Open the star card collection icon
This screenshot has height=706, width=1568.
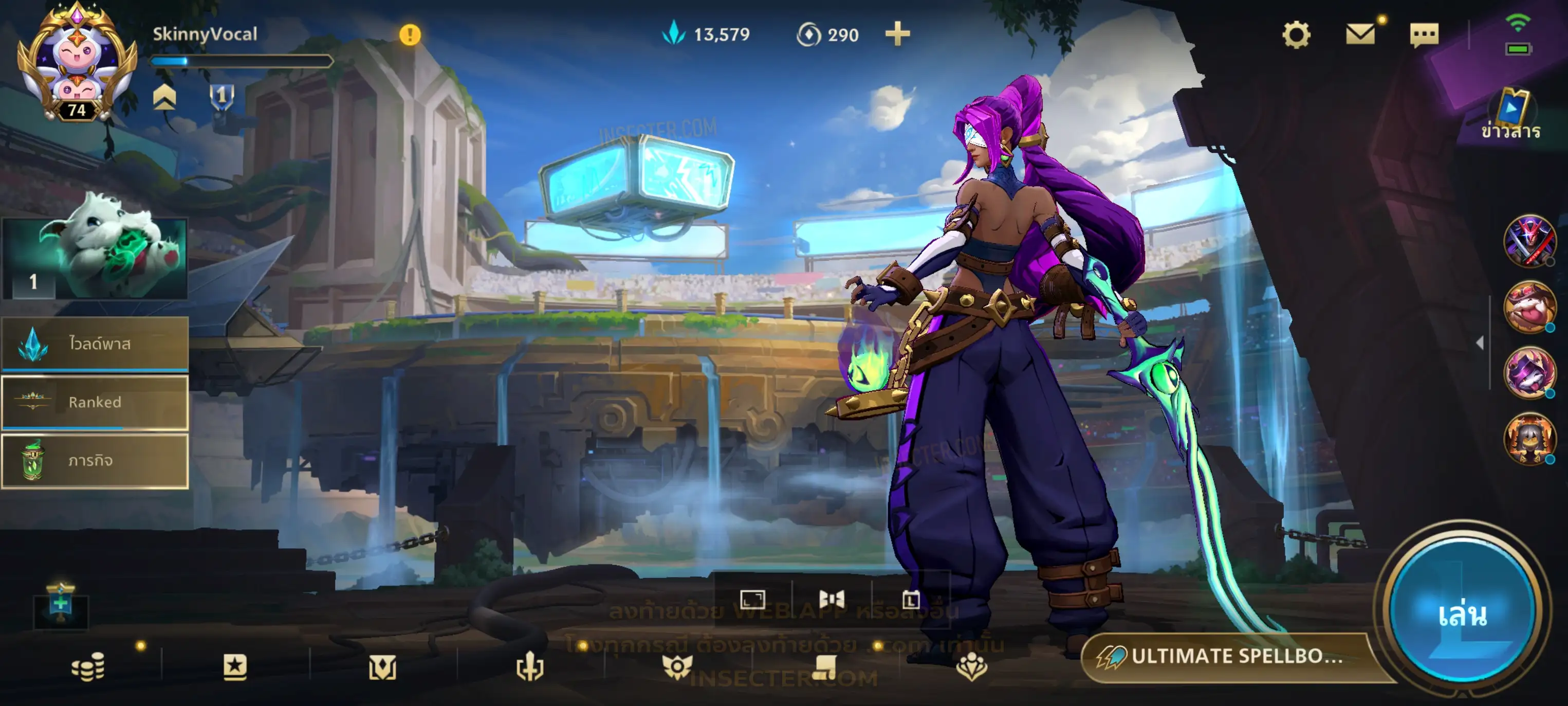coord(235,667)
